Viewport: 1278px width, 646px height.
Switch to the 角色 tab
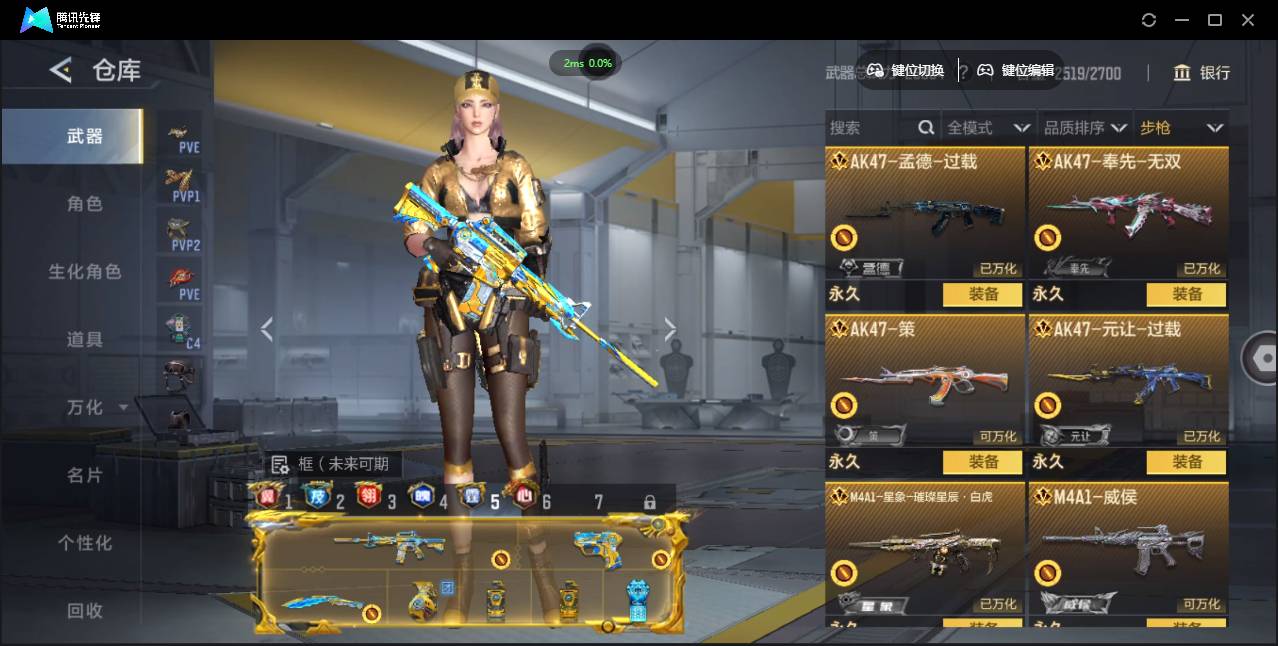(85, 204)
